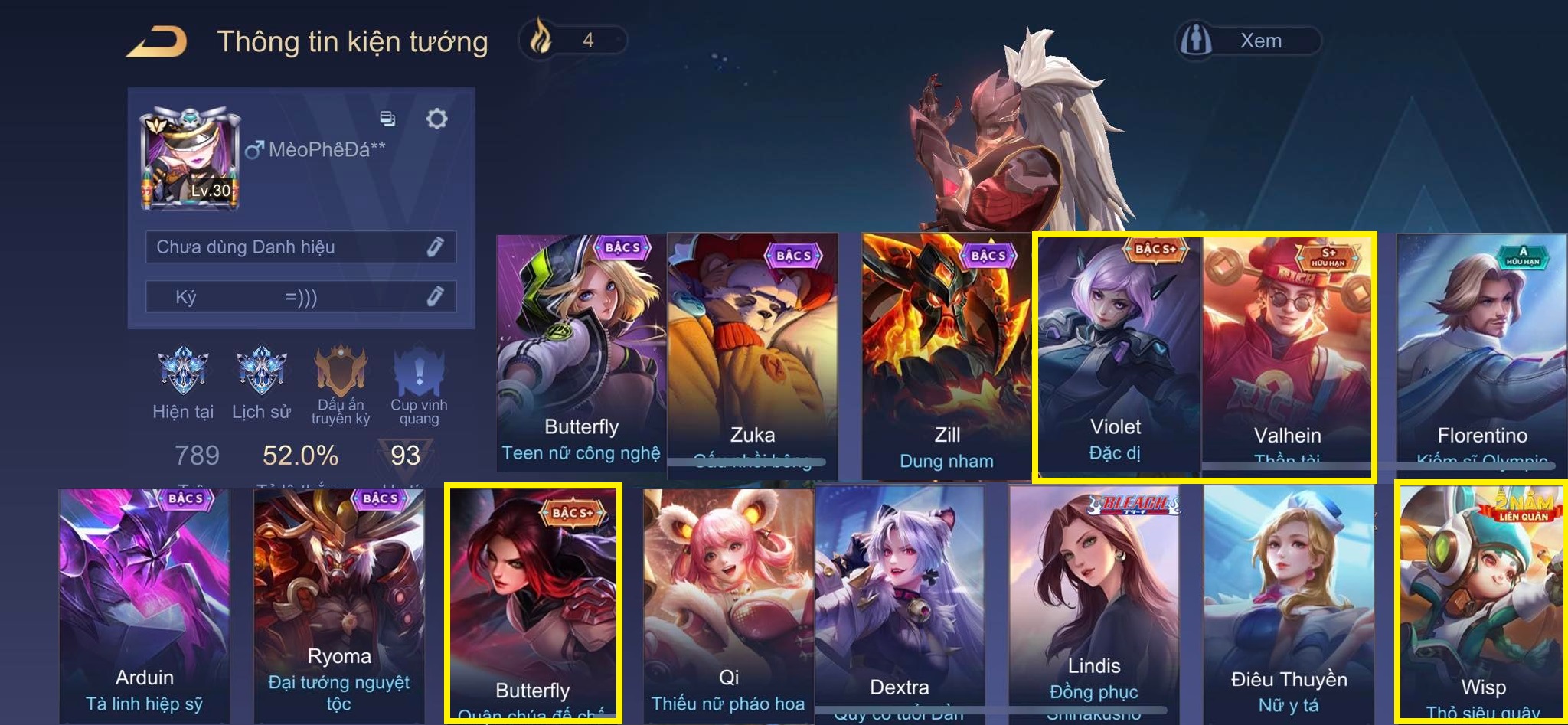Viewport: 1568px width, 725px height.
Task: Show the Hiện tại rank badge
Action: click(182, 373)
